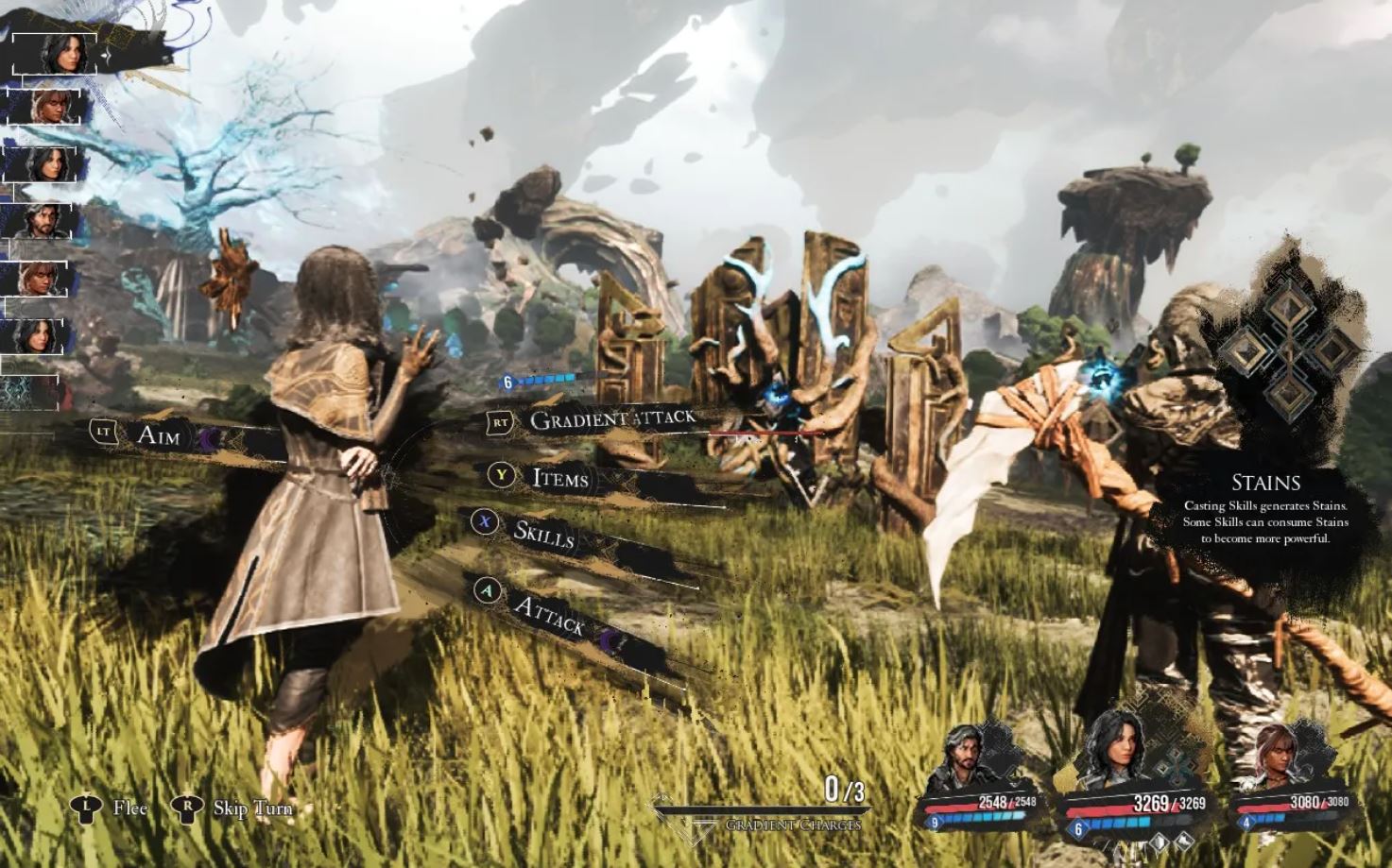Select the party portrait with 3080 HP
The image size is (1392, 868).
tap(1278, 757)
